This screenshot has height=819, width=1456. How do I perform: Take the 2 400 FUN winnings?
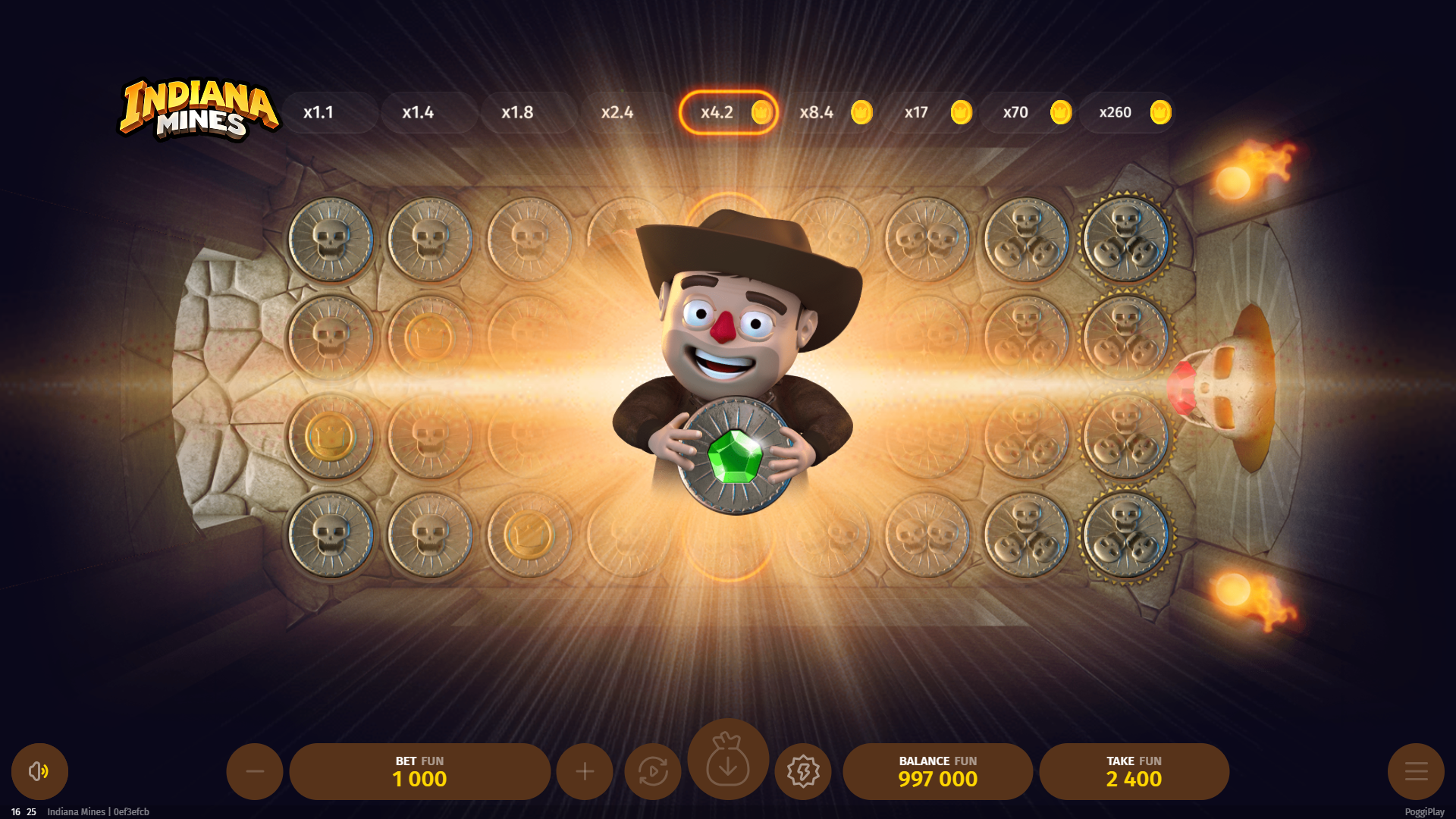(x=1134, y=771)
